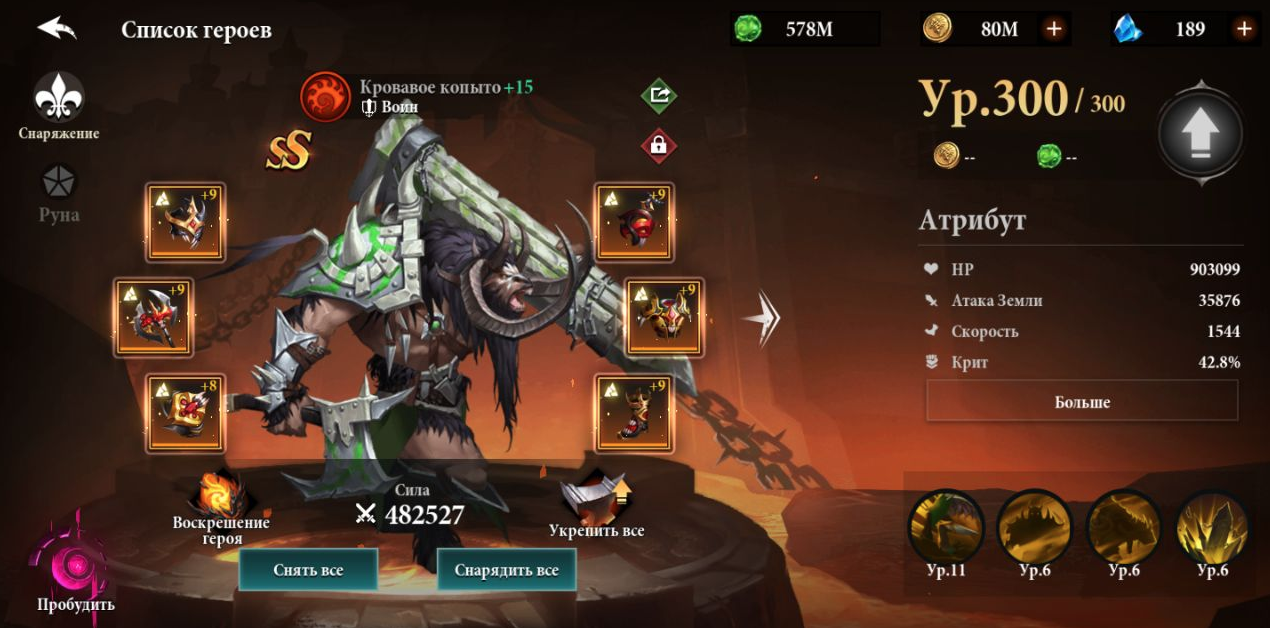Select the equipped boots slot
Viewport: 1270px width, 628px height.
pos(634,413)
